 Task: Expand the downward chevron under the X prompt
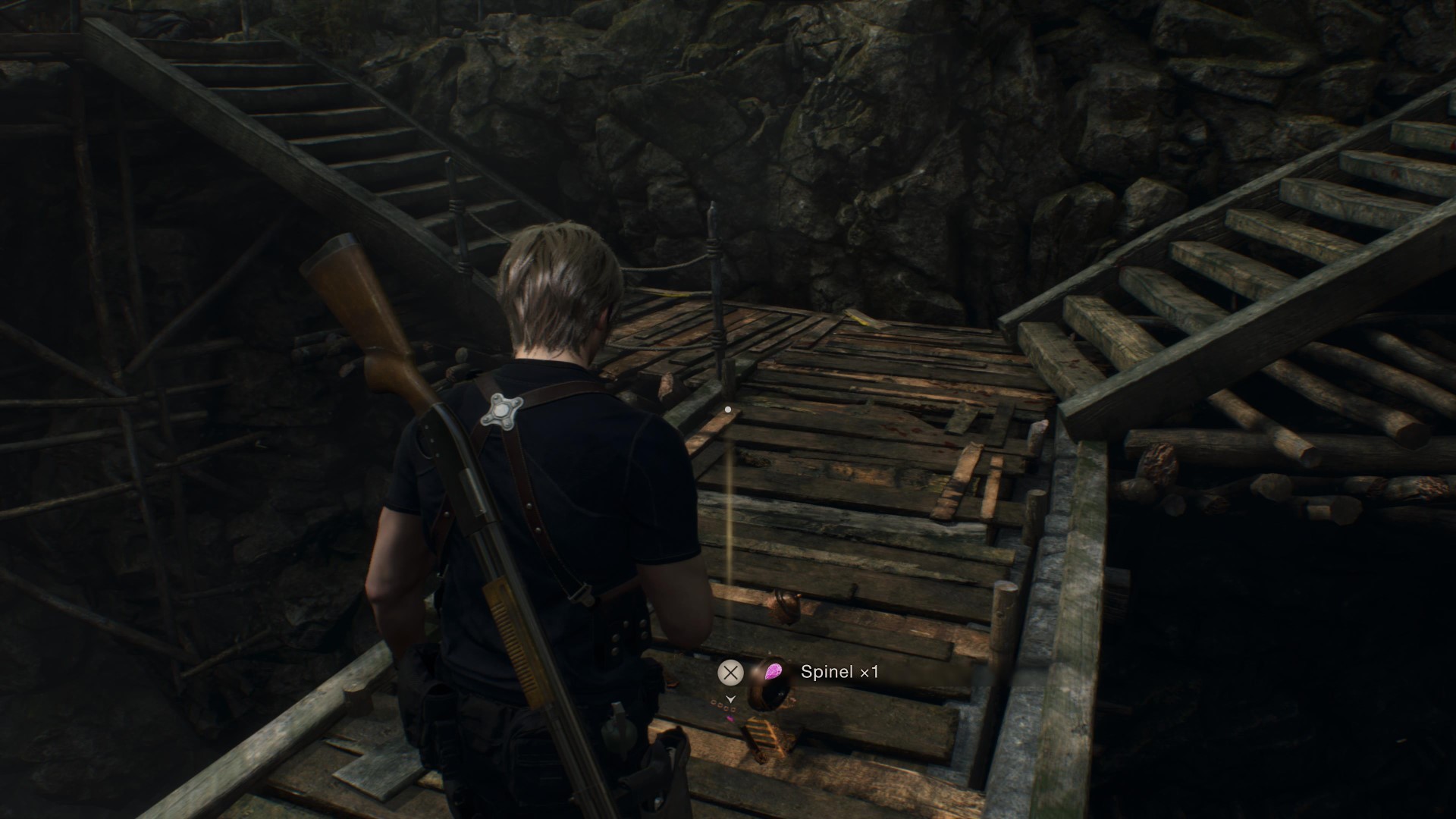[x=730, y=699]
